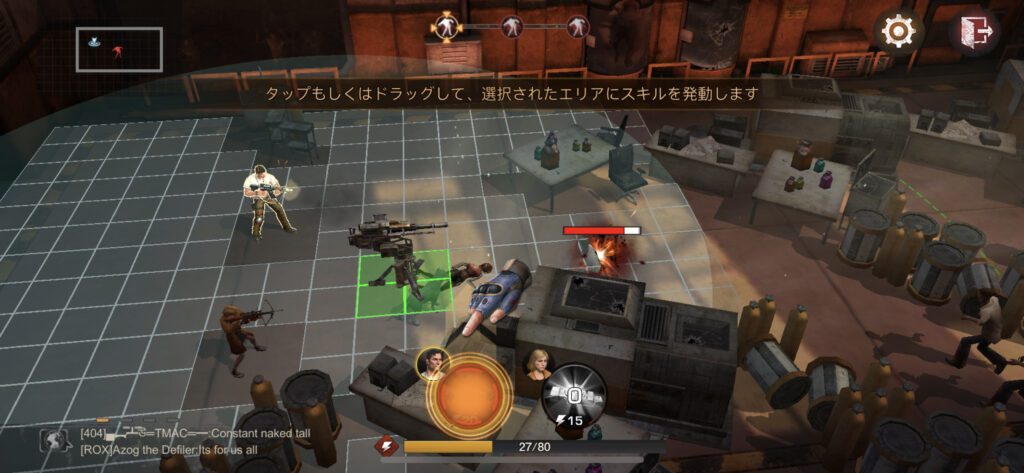Activate the glowing orange skill button
This screenshot has height=473, width=1024.
pos(465,390)
